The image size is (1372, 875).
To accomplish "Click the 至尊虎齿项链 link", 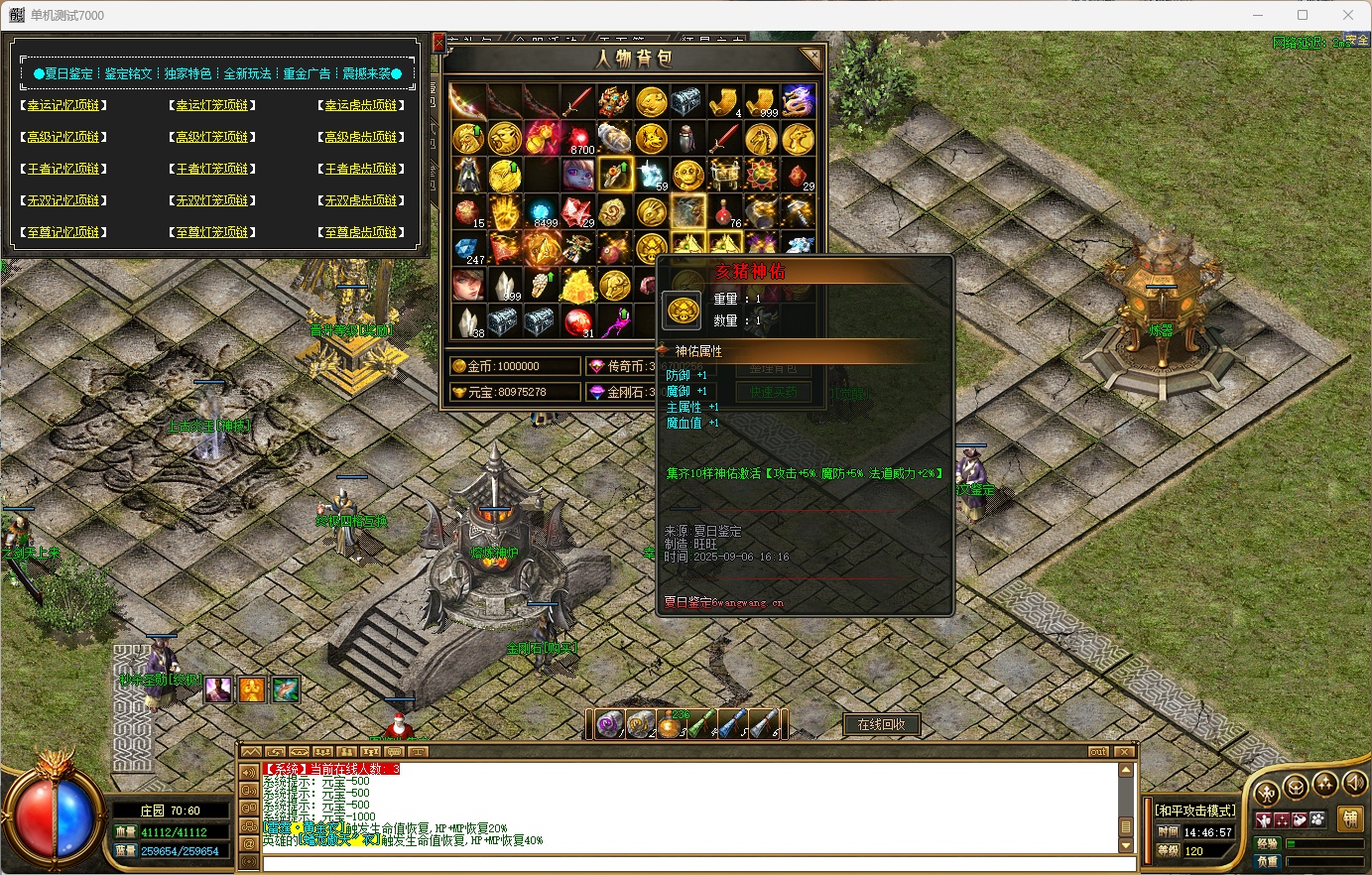I will 361,232.
